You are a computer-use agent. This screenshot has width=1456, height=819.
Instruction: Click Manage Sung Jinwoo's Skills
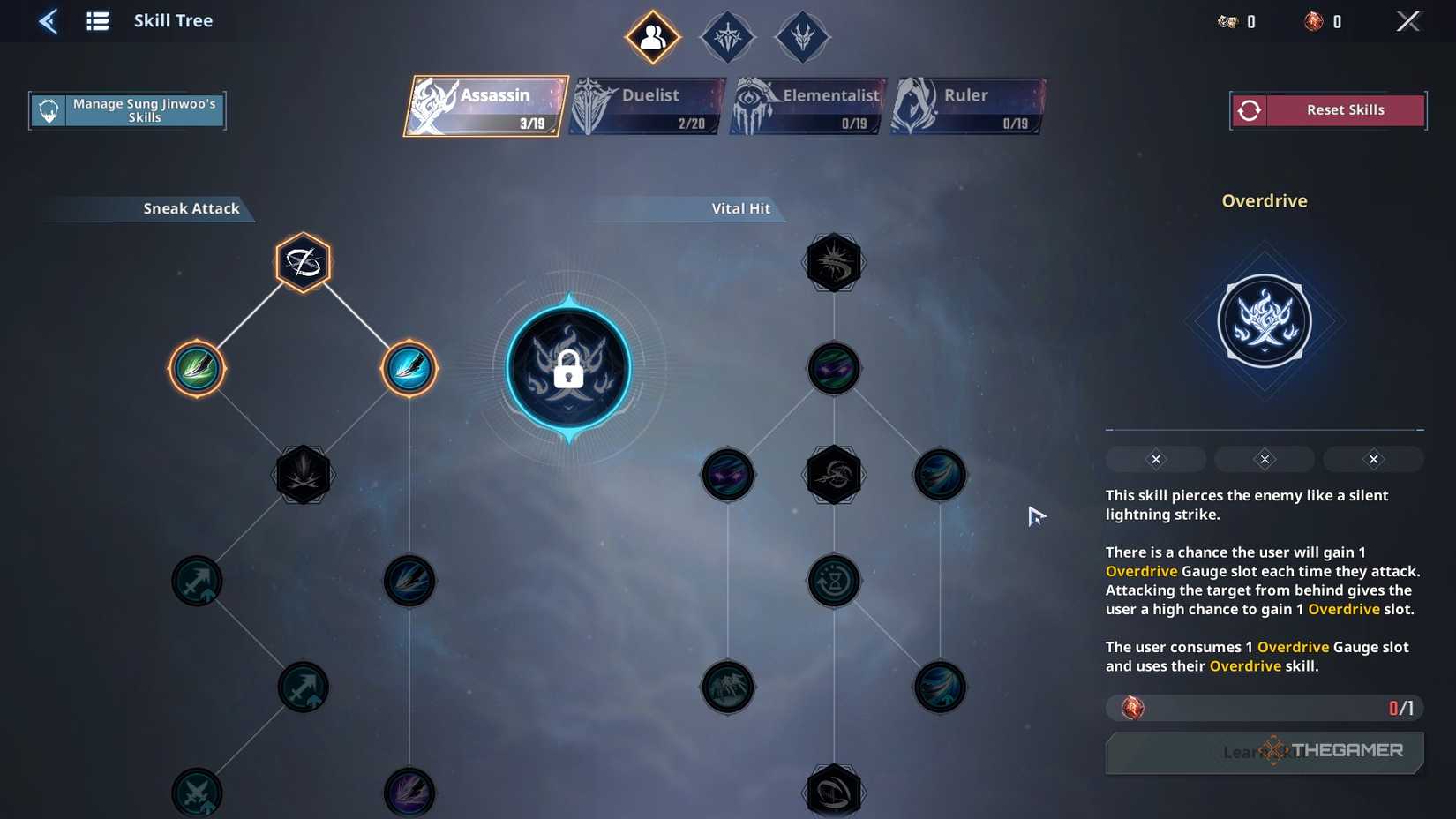point(127,109)
